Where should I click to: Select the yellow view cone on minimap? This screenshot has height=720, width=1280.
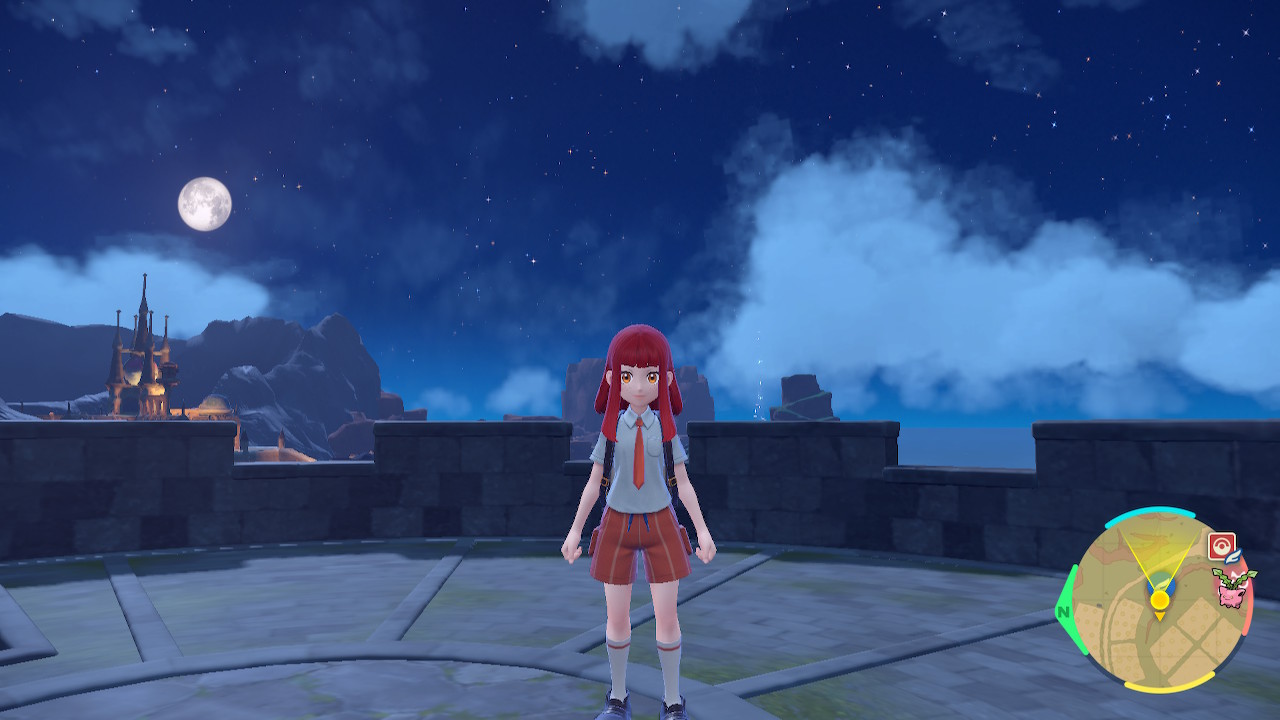click(x=1158, y=555)
